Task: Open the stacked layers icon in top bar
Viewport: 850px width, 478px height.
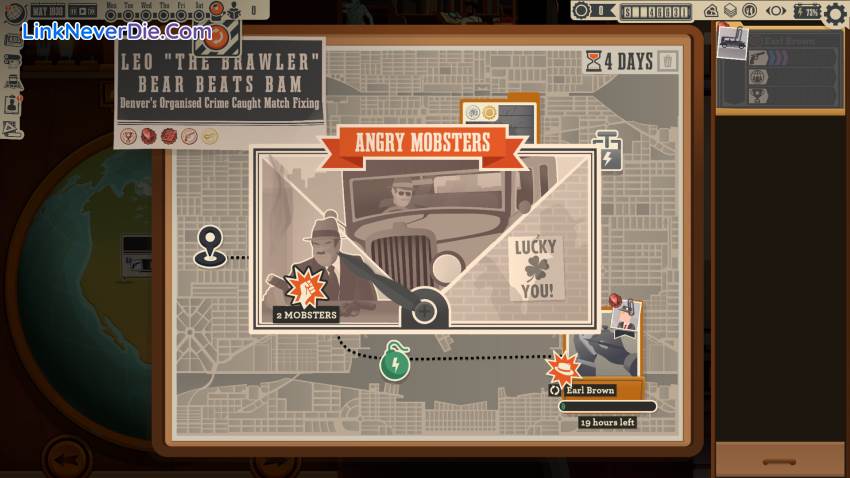Action: [730, 12]
